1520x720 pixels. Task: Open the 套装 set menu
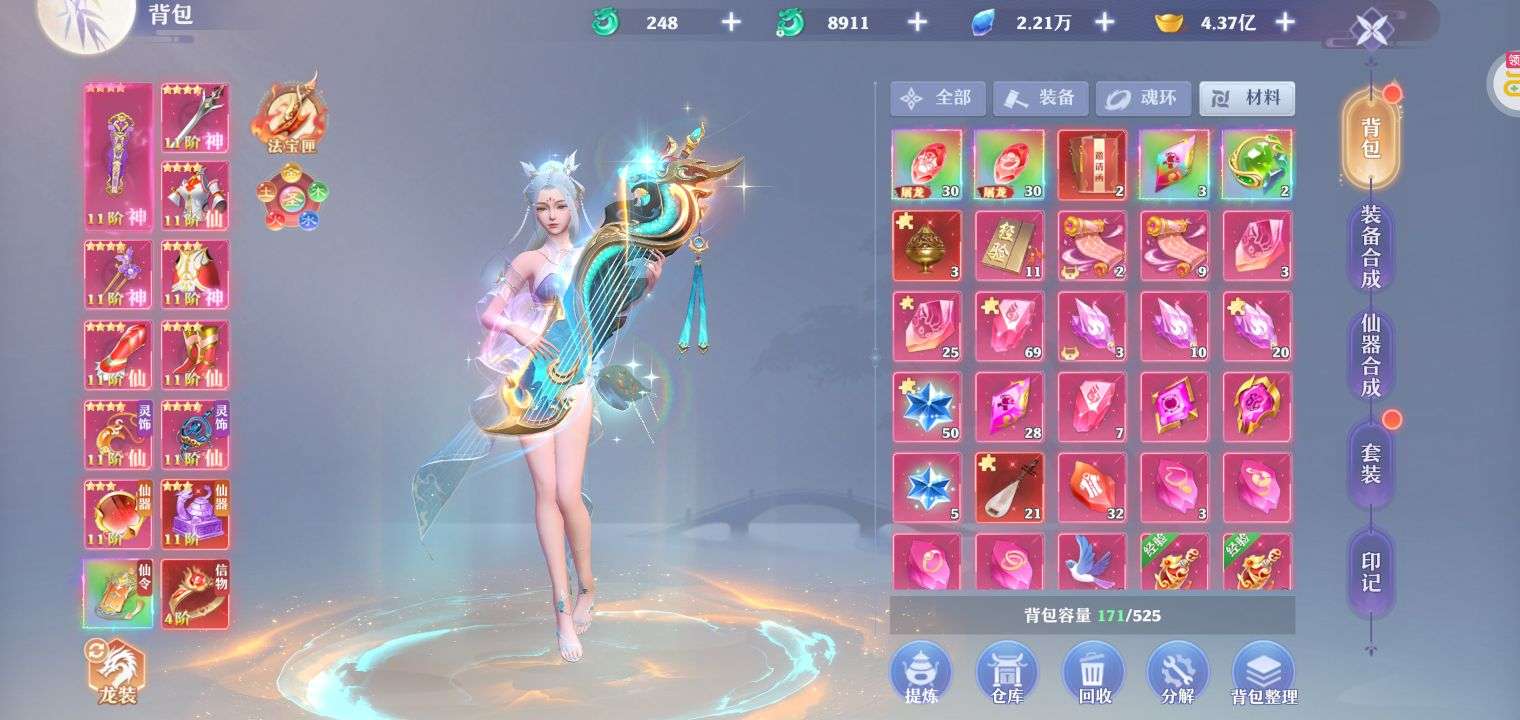point(1370,463)
